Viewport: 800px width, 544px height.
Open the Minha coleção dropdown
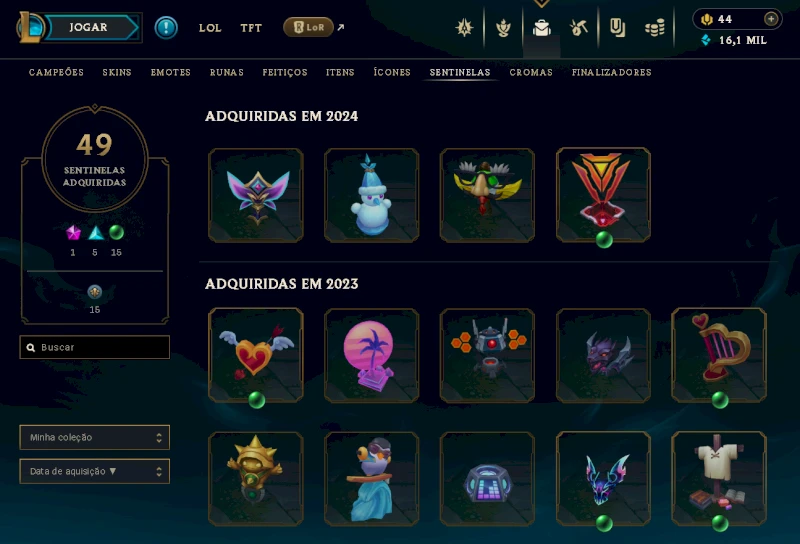tap(95, 437)
